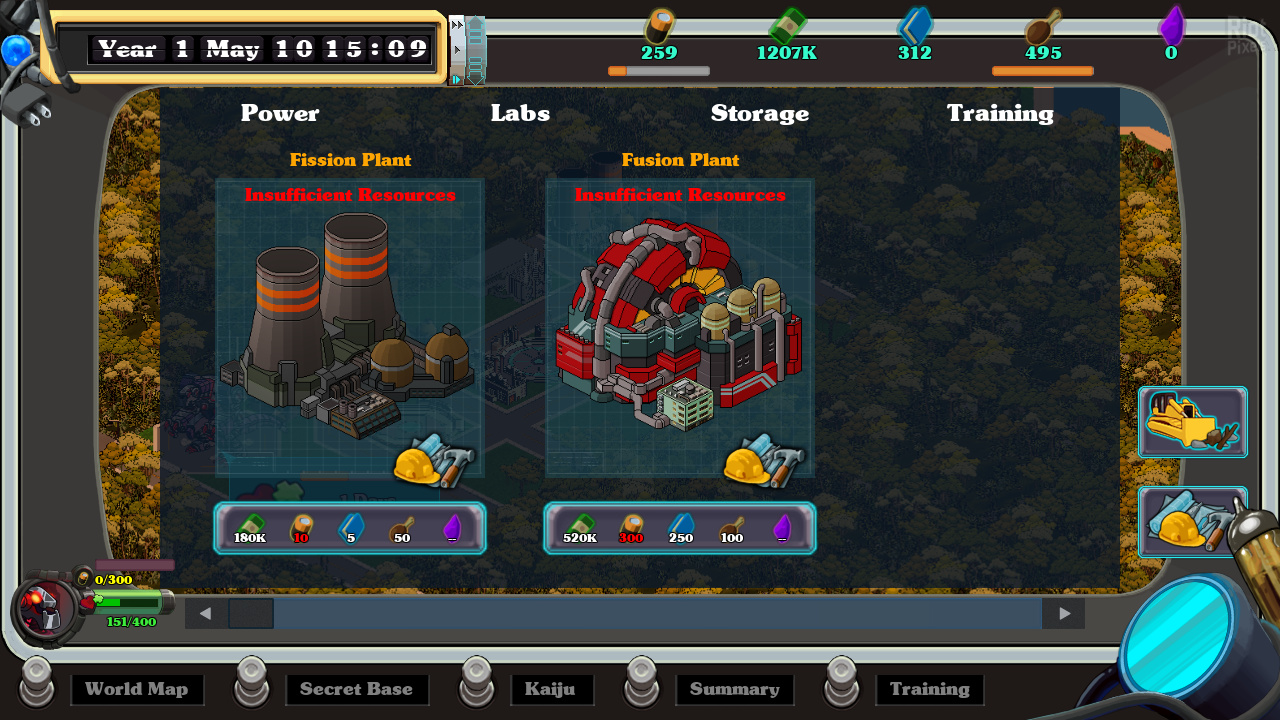1280x720 pixels.
Task: Go to the World Map screen
Action: point(137,689)
